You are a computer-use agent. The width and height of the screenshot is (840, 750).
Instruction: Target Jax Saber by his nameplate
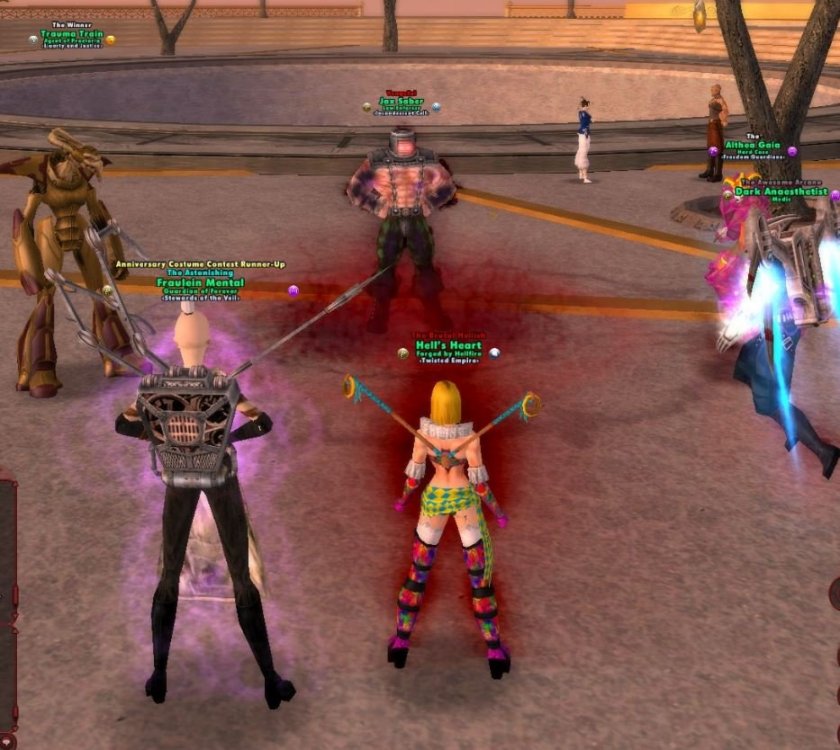(402, 101)
